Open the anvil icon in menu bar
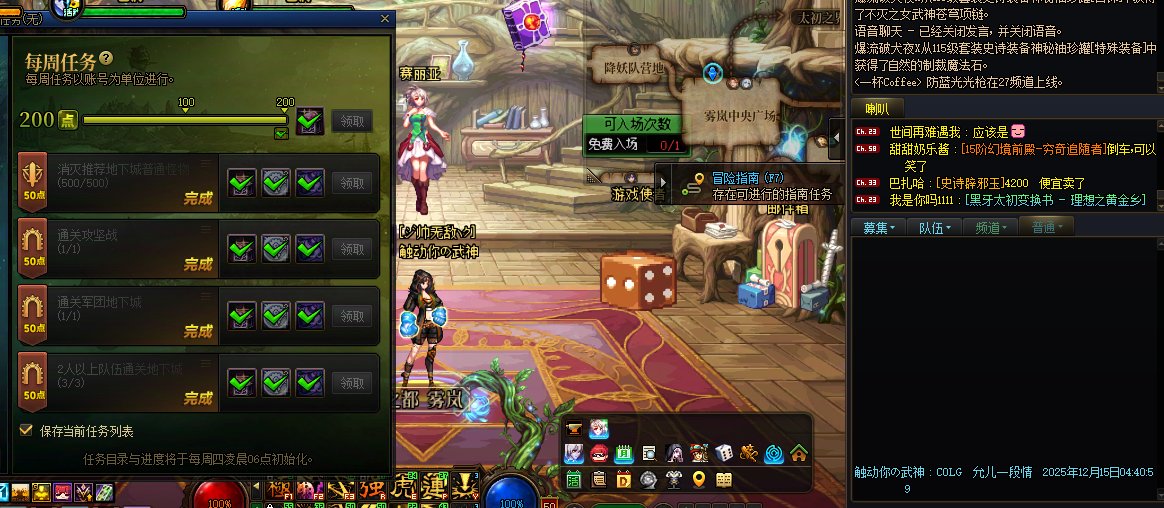Screen dimensions: 1164x508 click(574, 429)
